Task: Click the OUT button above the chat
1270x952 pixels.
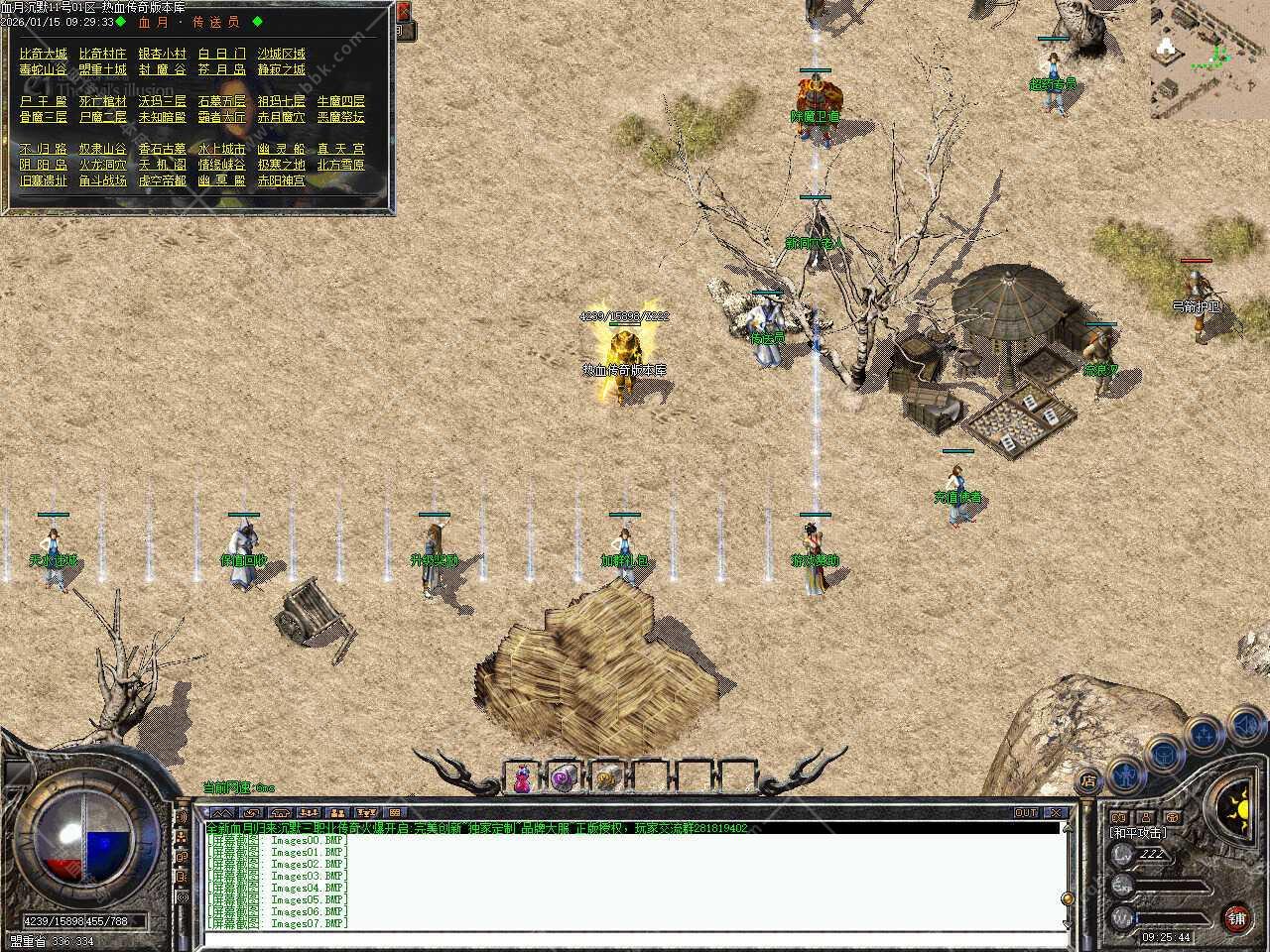Action: pos(1025,813)
